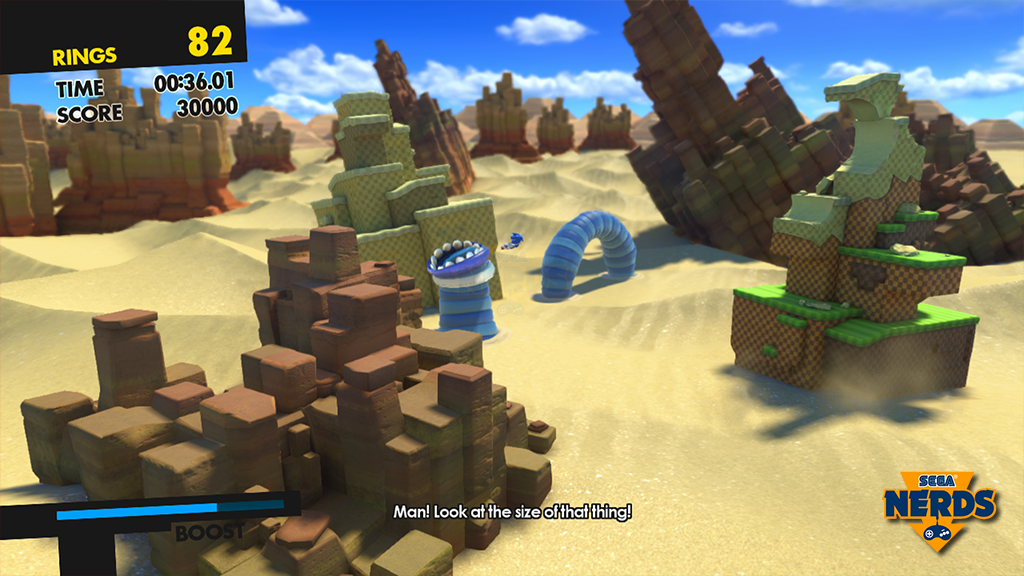Click the SEGA Nerds watermark logo
The image size is (1024, 576).
coord(939,507)
